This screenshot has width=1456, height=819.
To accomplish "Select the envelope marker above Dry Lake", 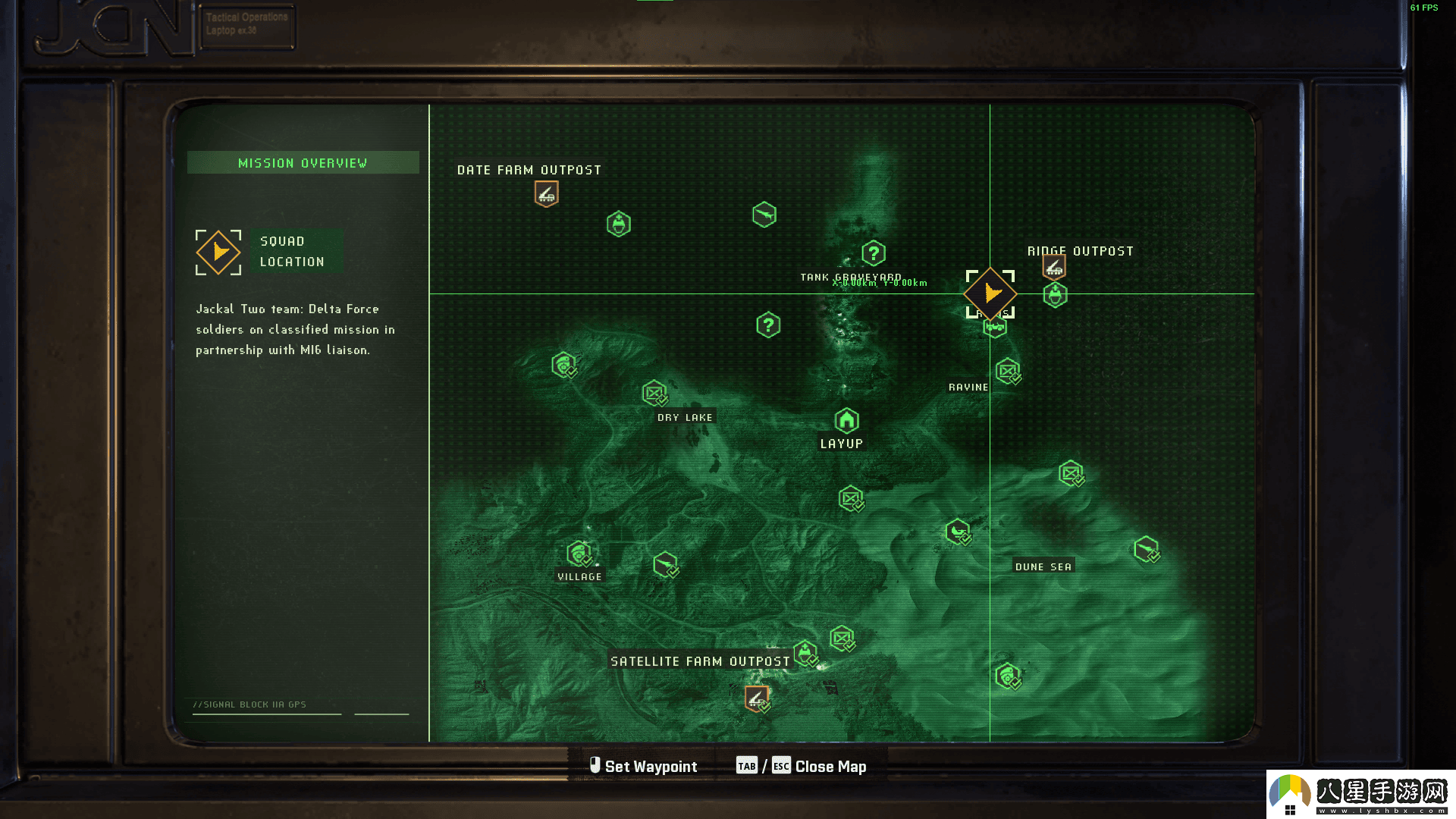I will coord(654,393).
